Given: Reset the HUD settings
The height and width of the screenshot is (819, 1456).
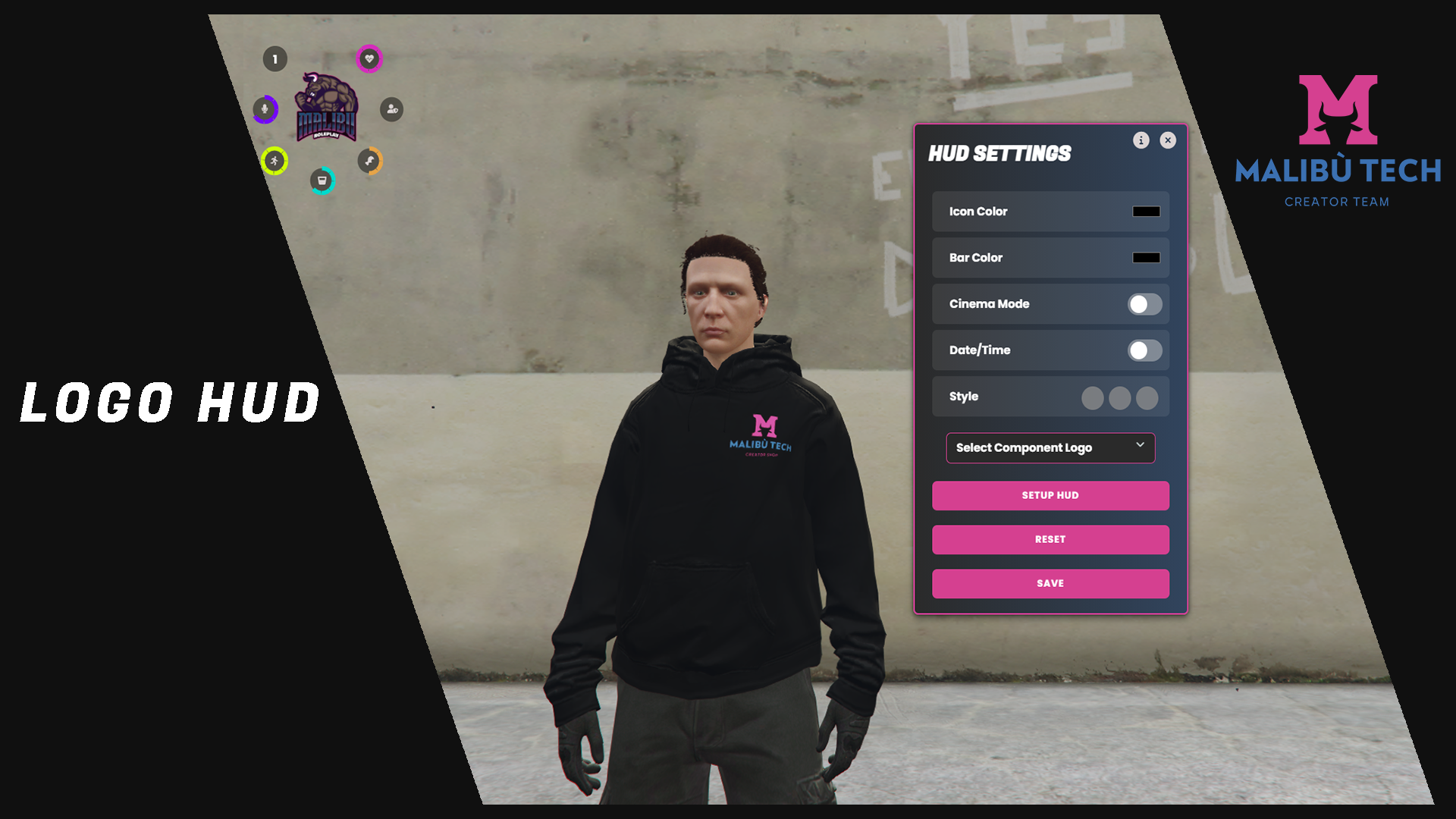Looking at the screenshot, I should [1050, 539].
